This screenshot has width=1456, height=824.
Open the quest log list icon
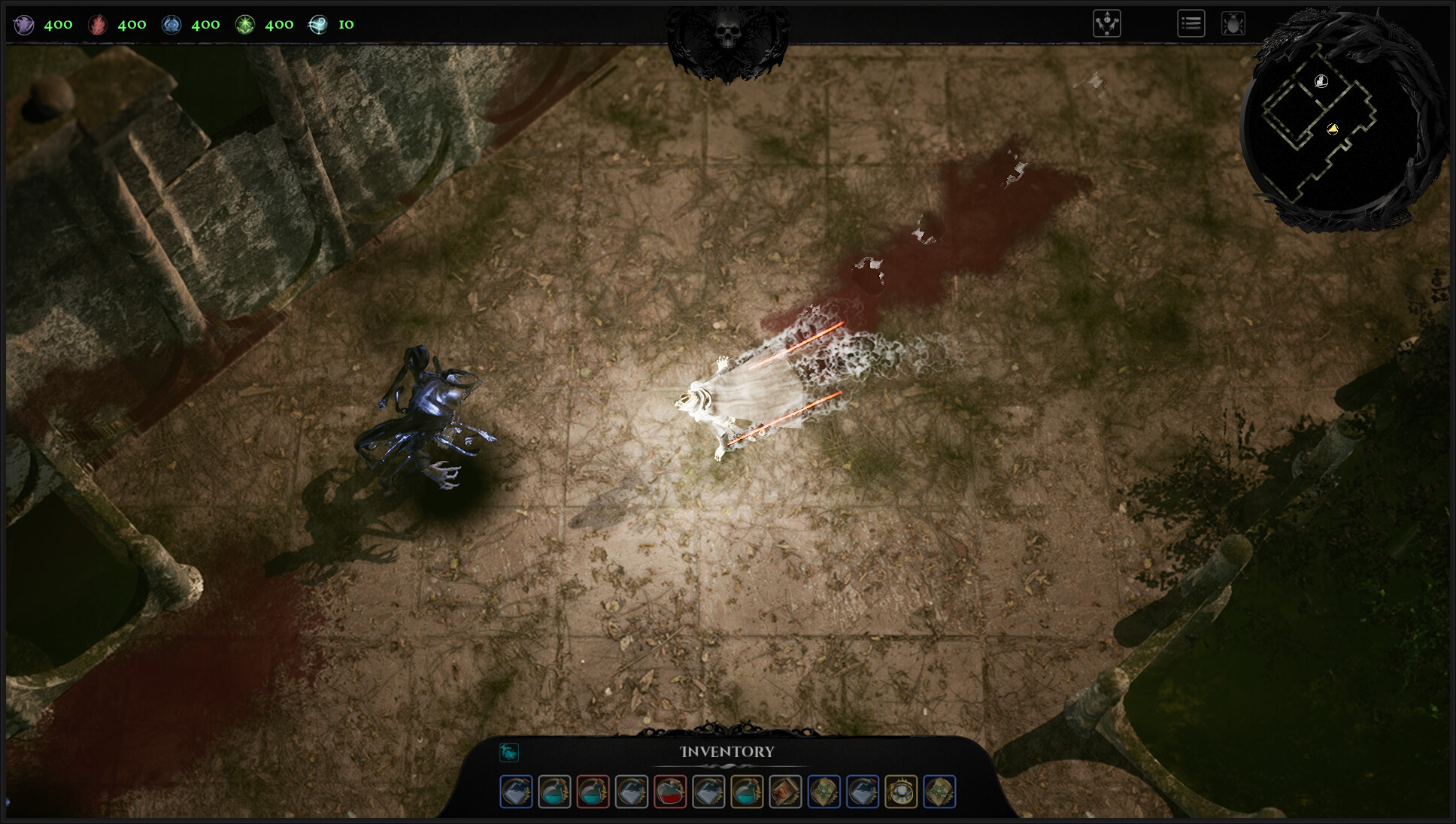[x=1191, y=23]
